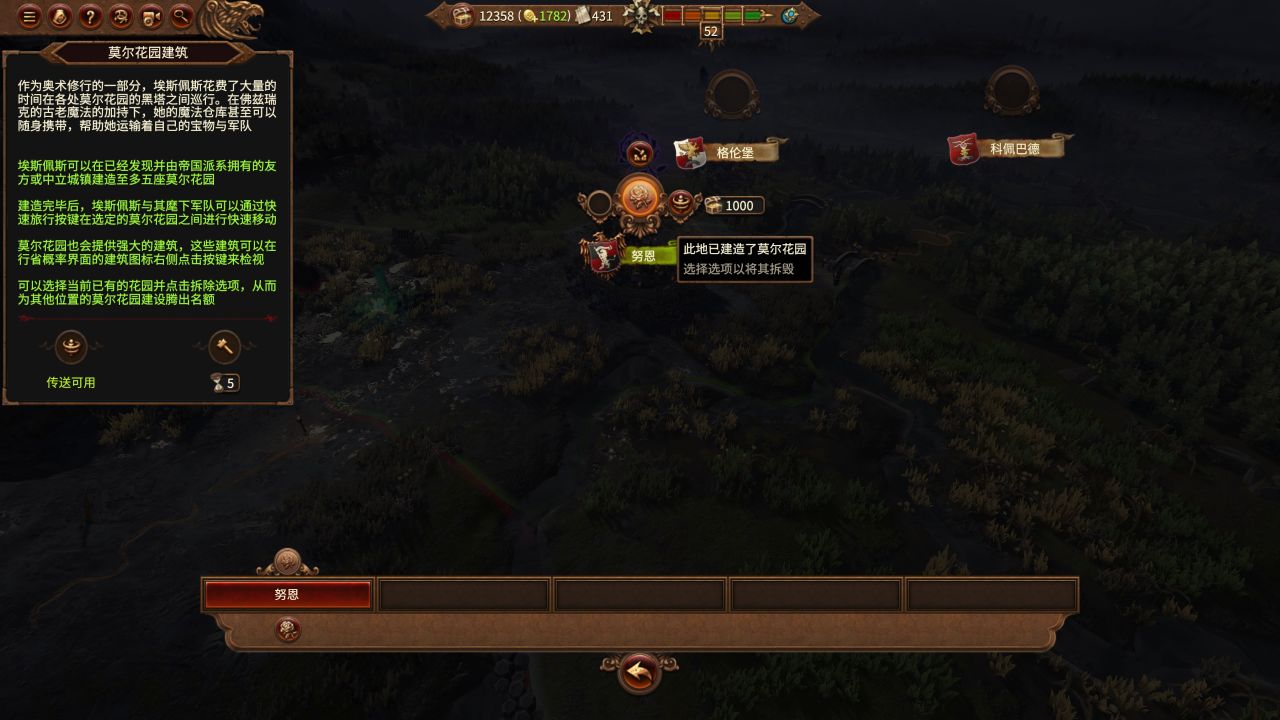Screen dimensions: 1280x720
Task: Click the help question mark icon
Action: [x=89, y=16]
